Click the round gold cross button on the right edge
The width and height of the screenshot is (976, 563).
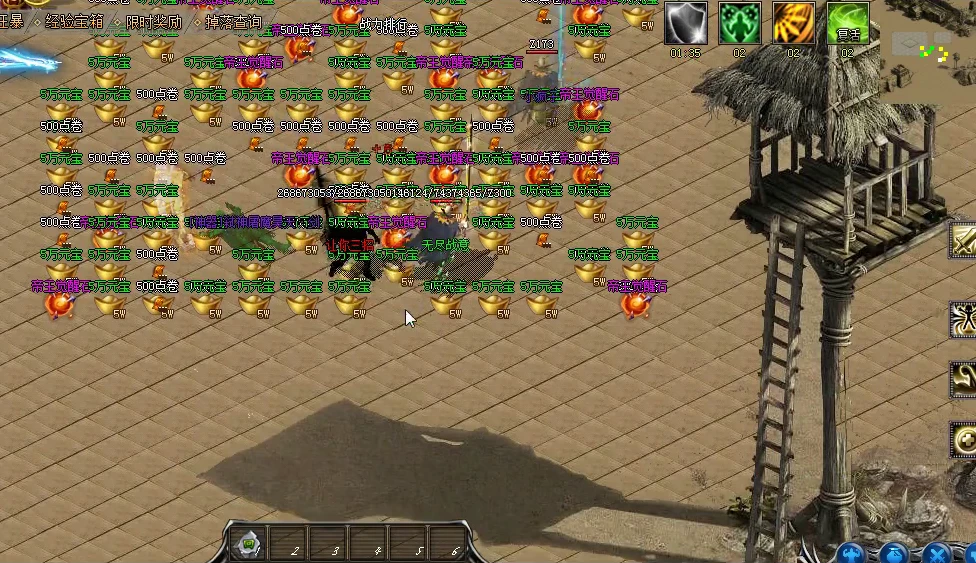pyautogui.click(x=964, y=439)
